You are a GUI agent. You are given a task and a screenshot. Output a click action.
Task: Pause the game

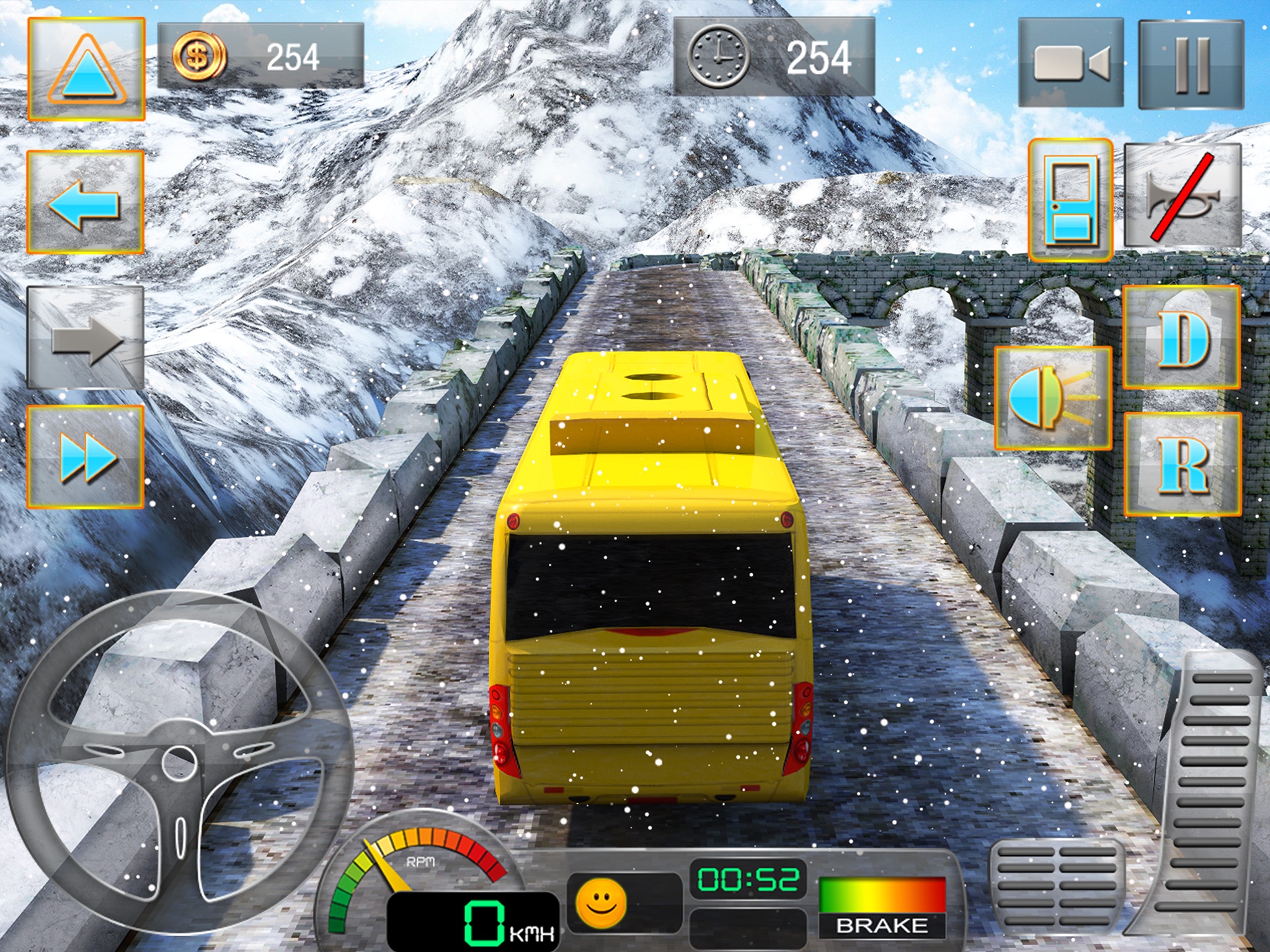1191,64
